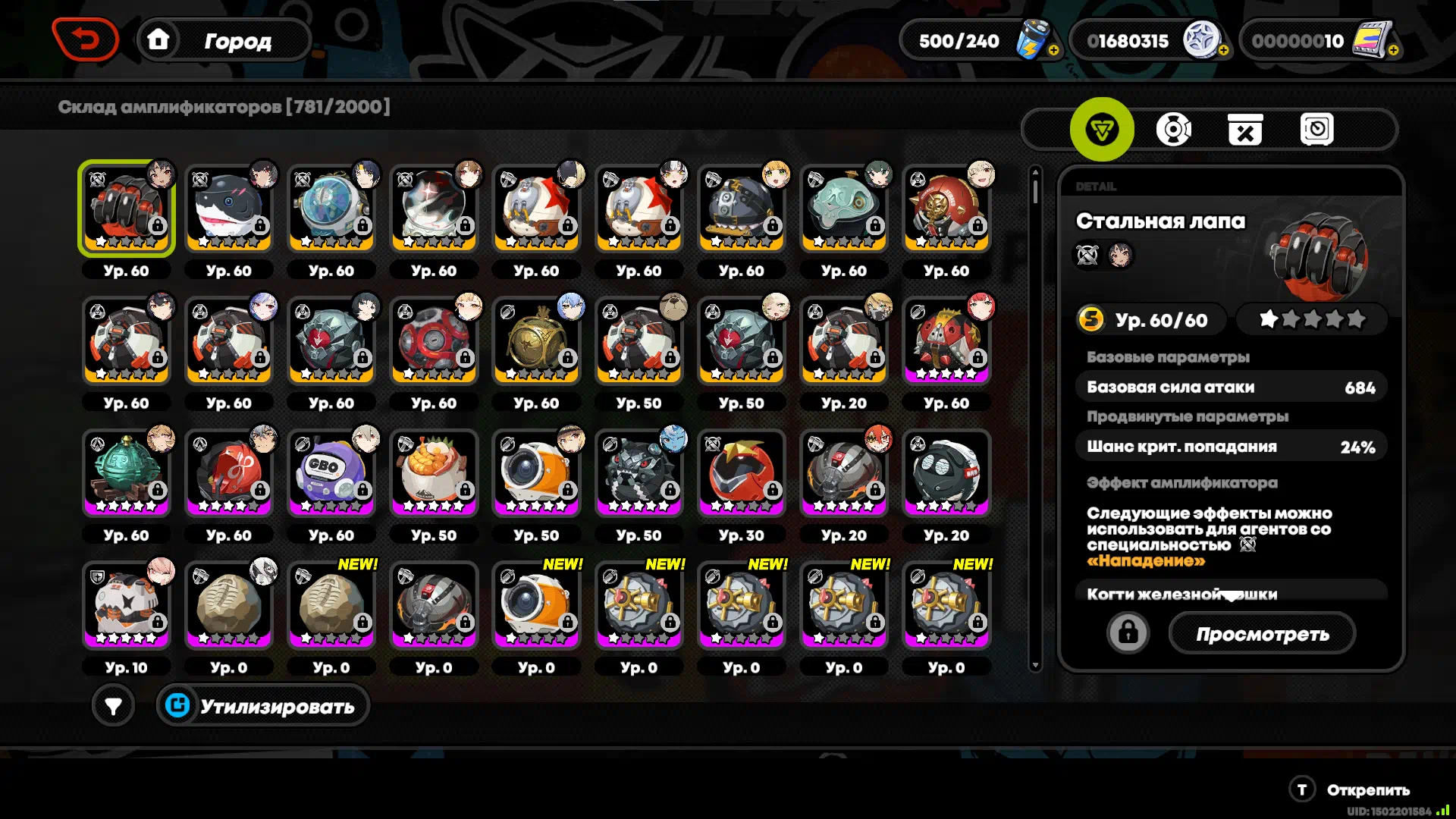1456x819 pixels.
Task: Click the Утилизировать button
Action: point(263,706)
